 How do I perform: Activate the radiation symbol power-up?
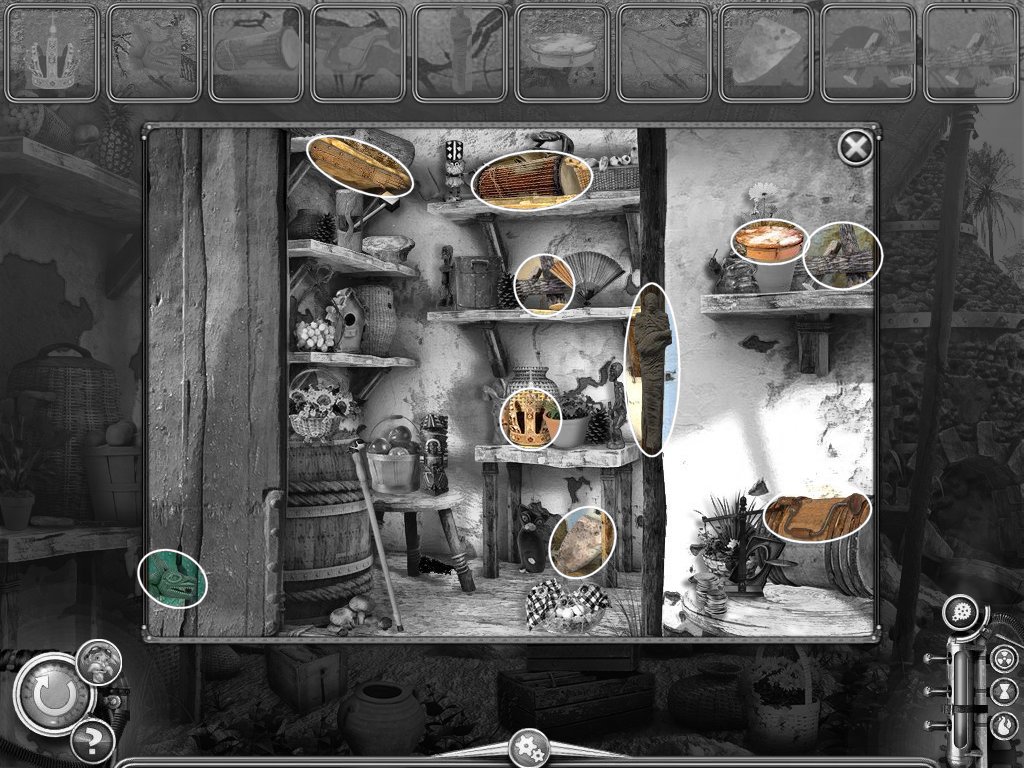pos(1005,658)
